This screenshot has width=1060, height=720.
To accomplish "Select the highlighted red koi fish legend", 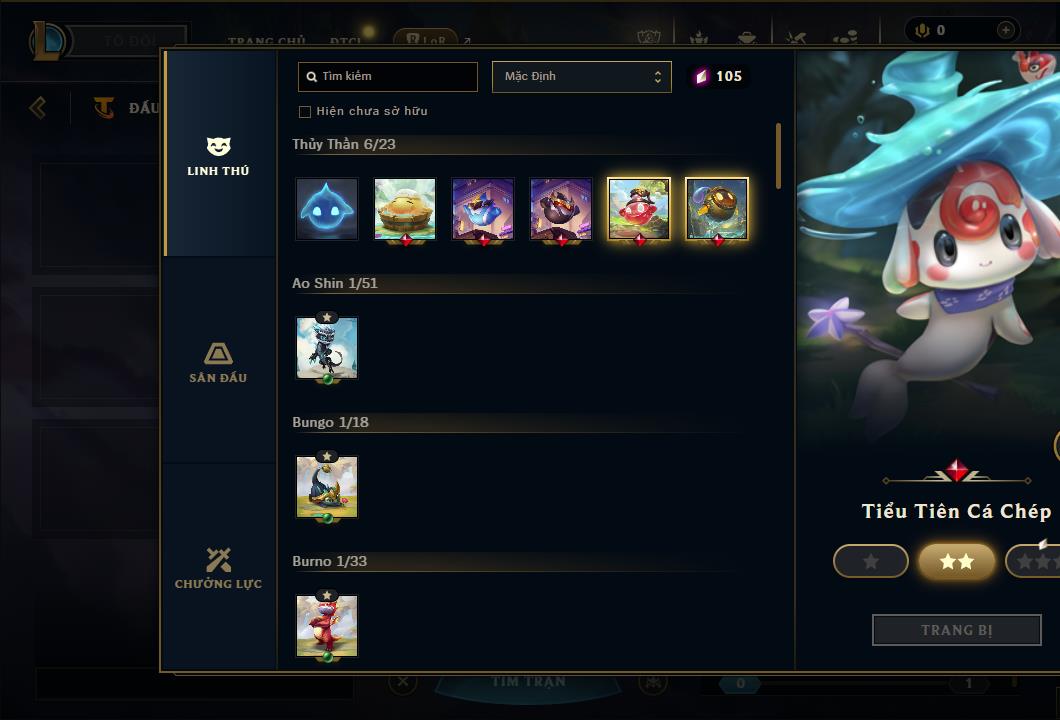I will (x=639, y=209).
